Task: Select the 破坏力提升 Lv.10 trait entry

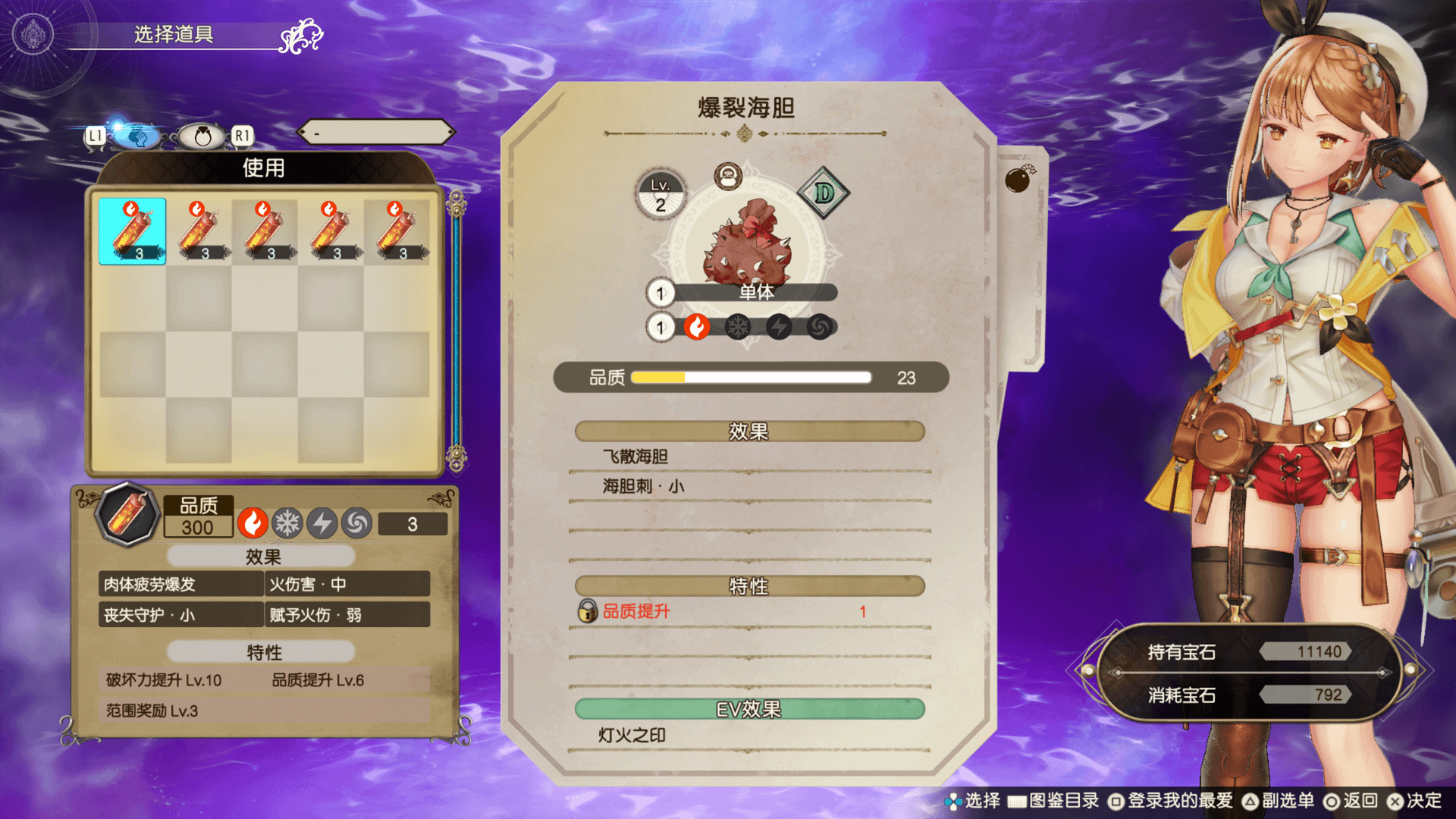Action: pos(164,680)
